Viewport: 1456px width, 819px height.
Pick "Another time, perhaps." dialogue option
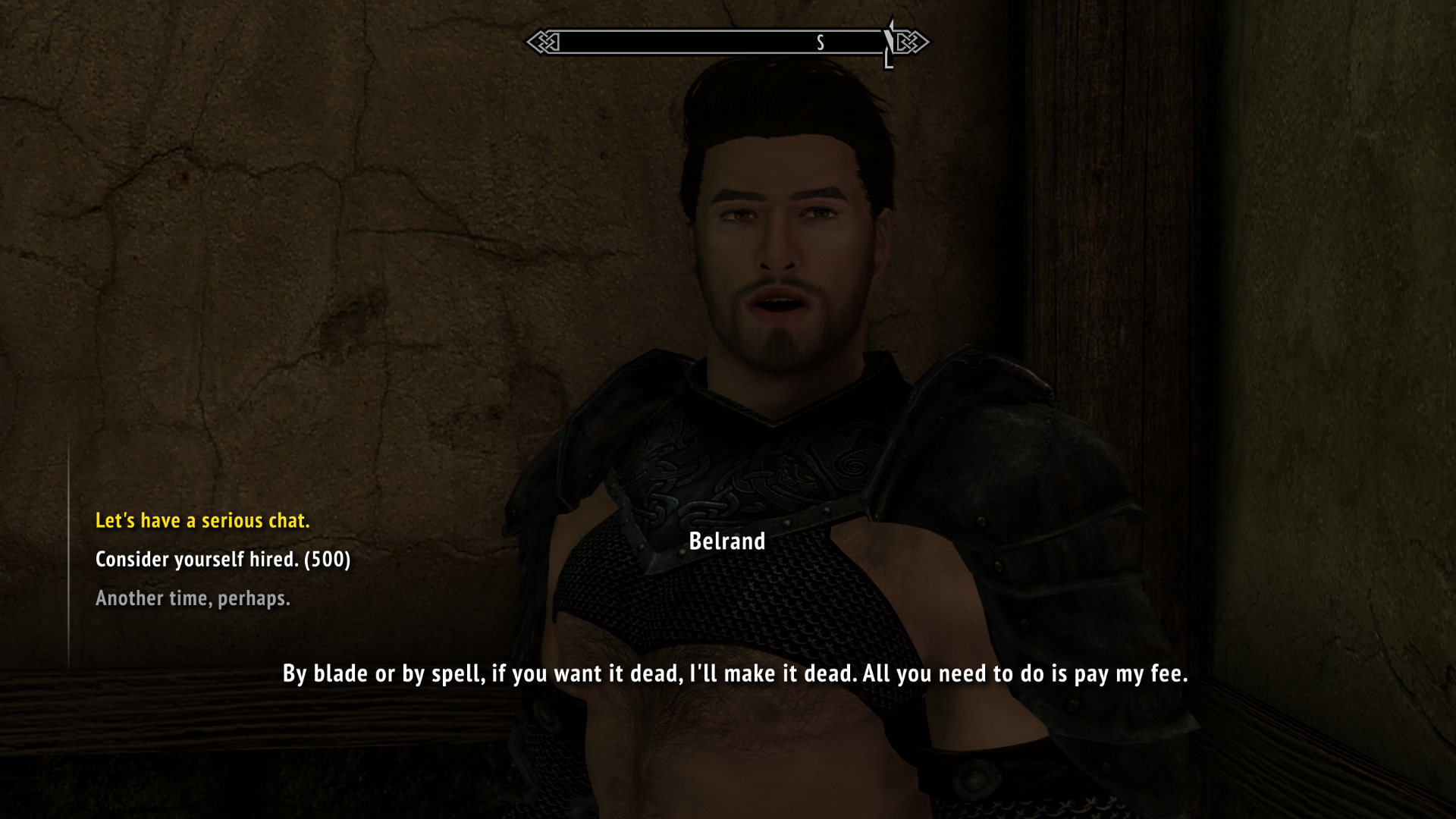193,598
